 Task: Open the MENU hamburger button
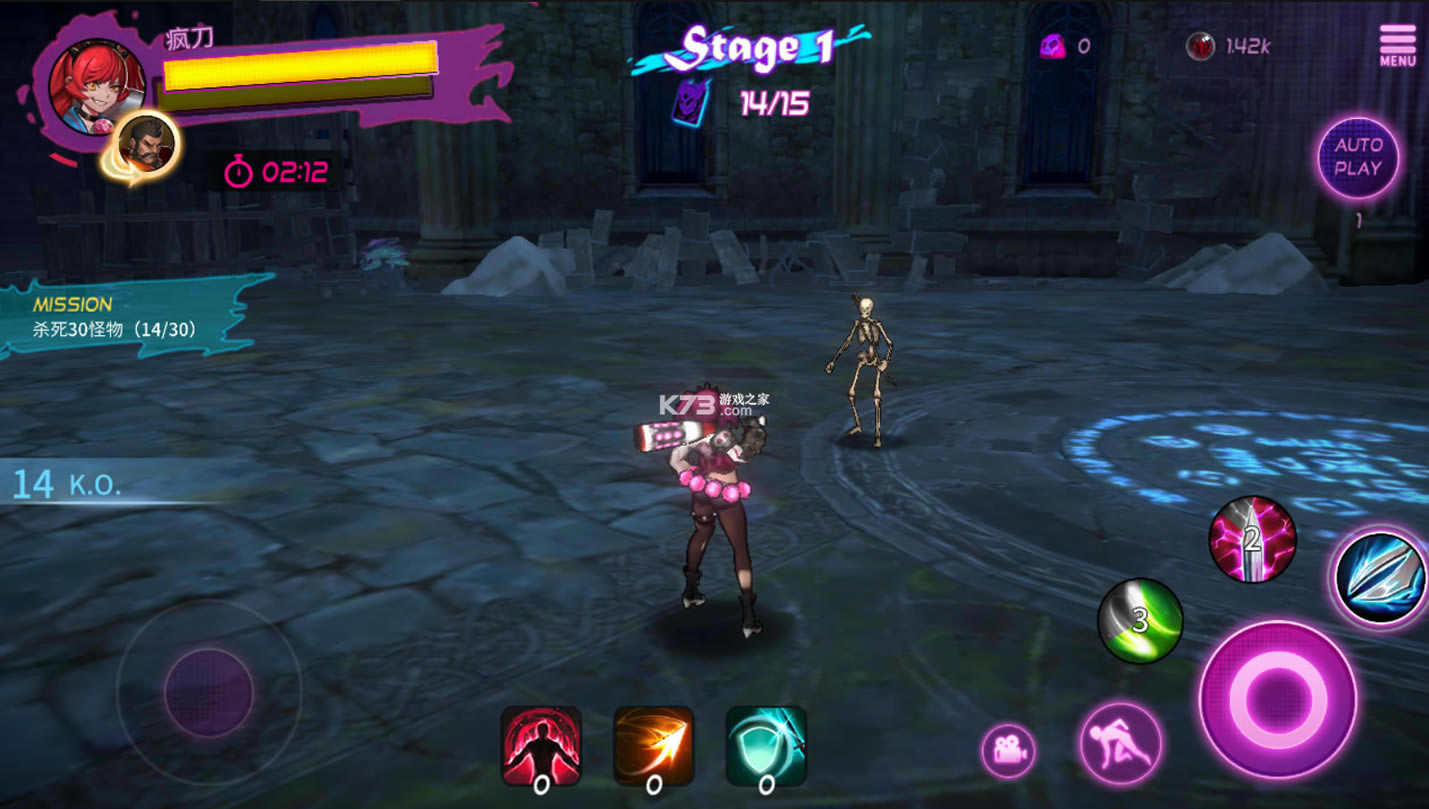pos(1397,45)
